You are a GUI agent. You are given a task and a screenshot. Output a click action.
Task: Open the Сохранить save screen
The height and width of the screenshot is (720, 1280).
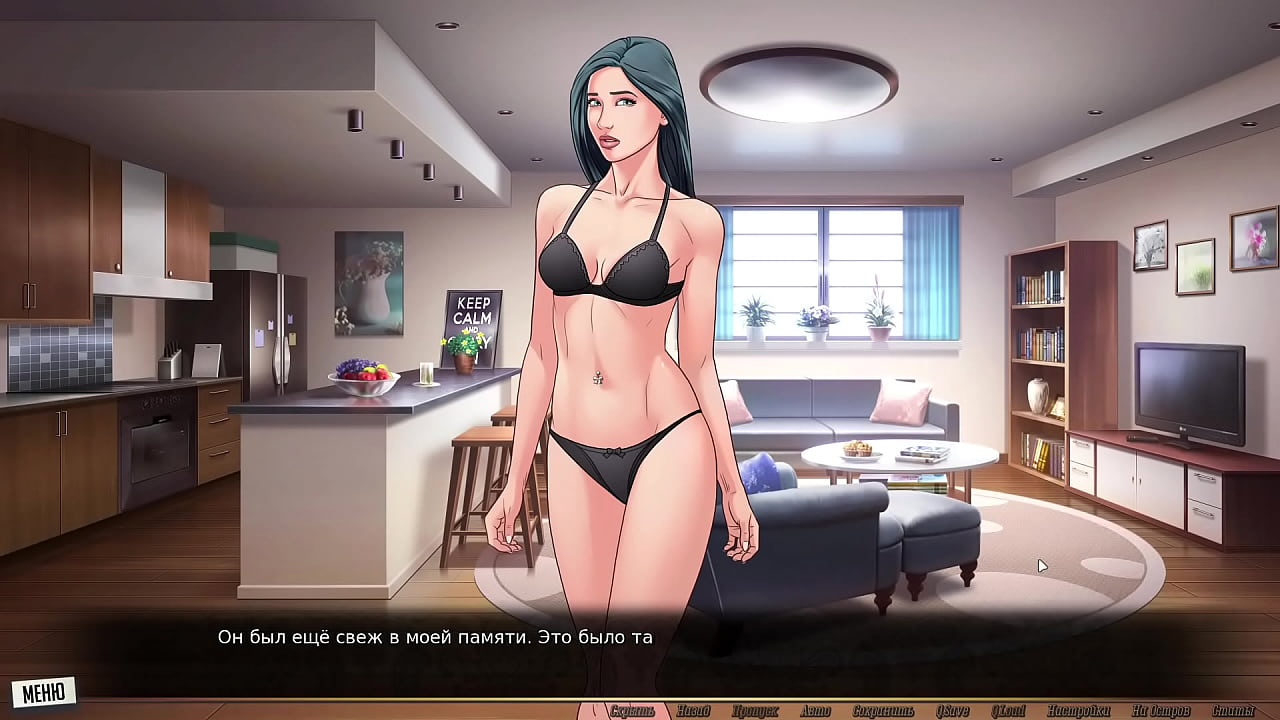883,711
